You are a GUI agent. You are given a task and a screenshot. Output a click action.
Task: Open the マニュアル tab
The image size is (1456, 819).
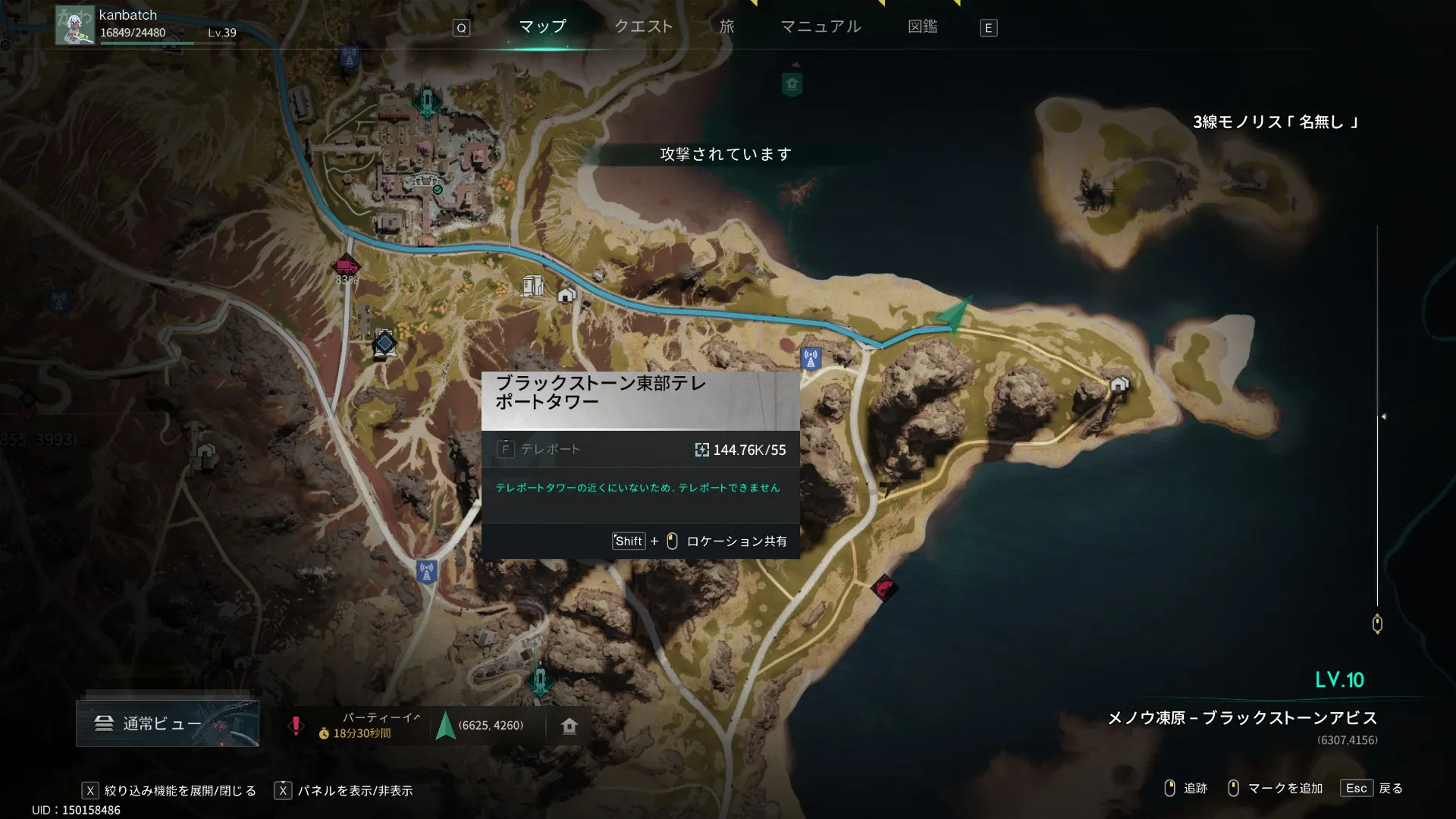(x=821, y=27)
